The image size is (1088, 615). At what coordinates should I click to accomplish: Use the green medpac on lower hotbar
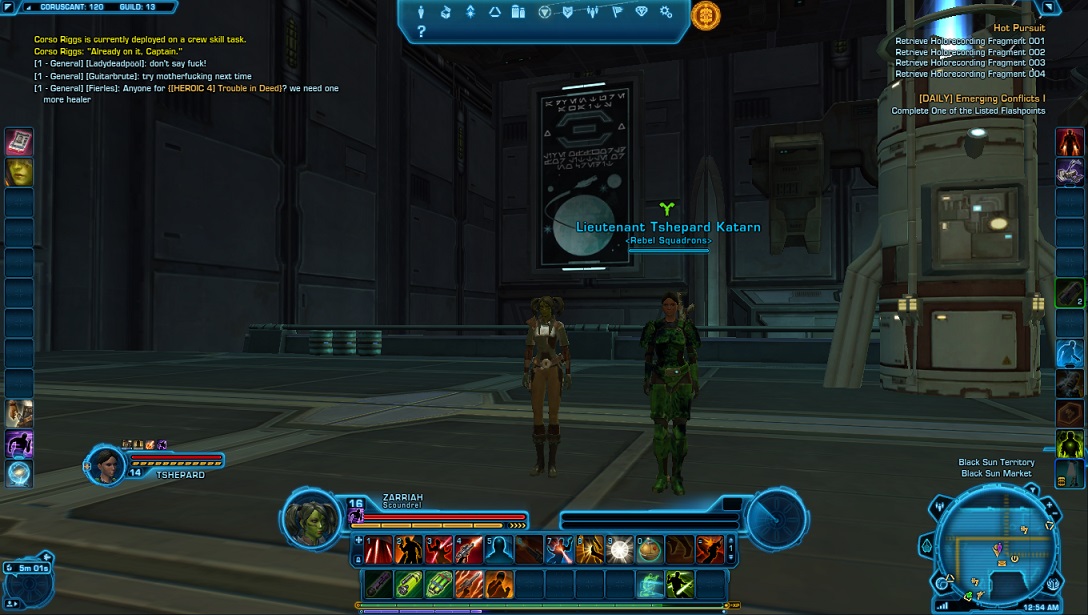[409, 584]
